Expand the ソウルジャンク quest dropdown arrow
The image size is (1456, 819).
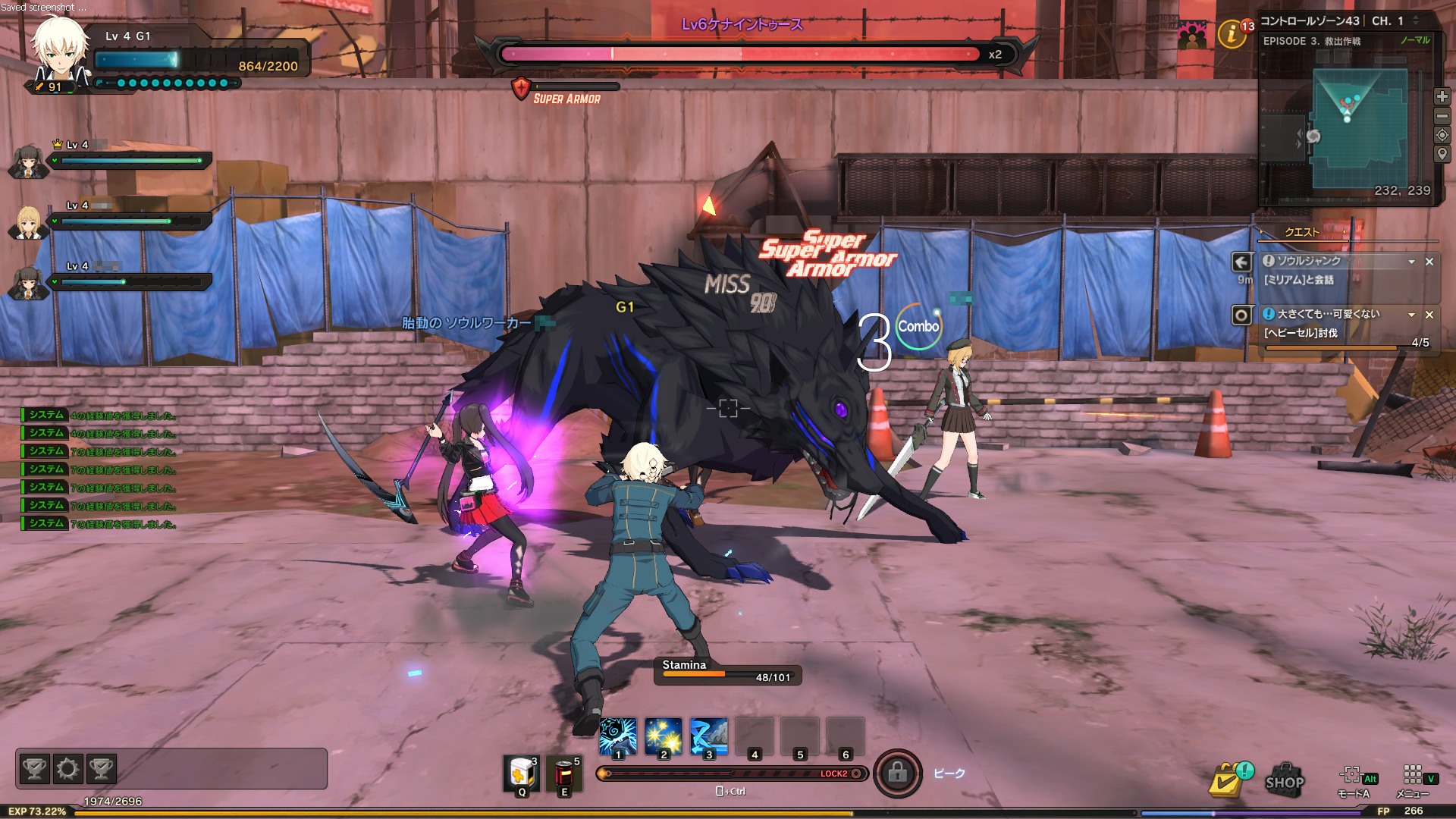click(1411, 262)
